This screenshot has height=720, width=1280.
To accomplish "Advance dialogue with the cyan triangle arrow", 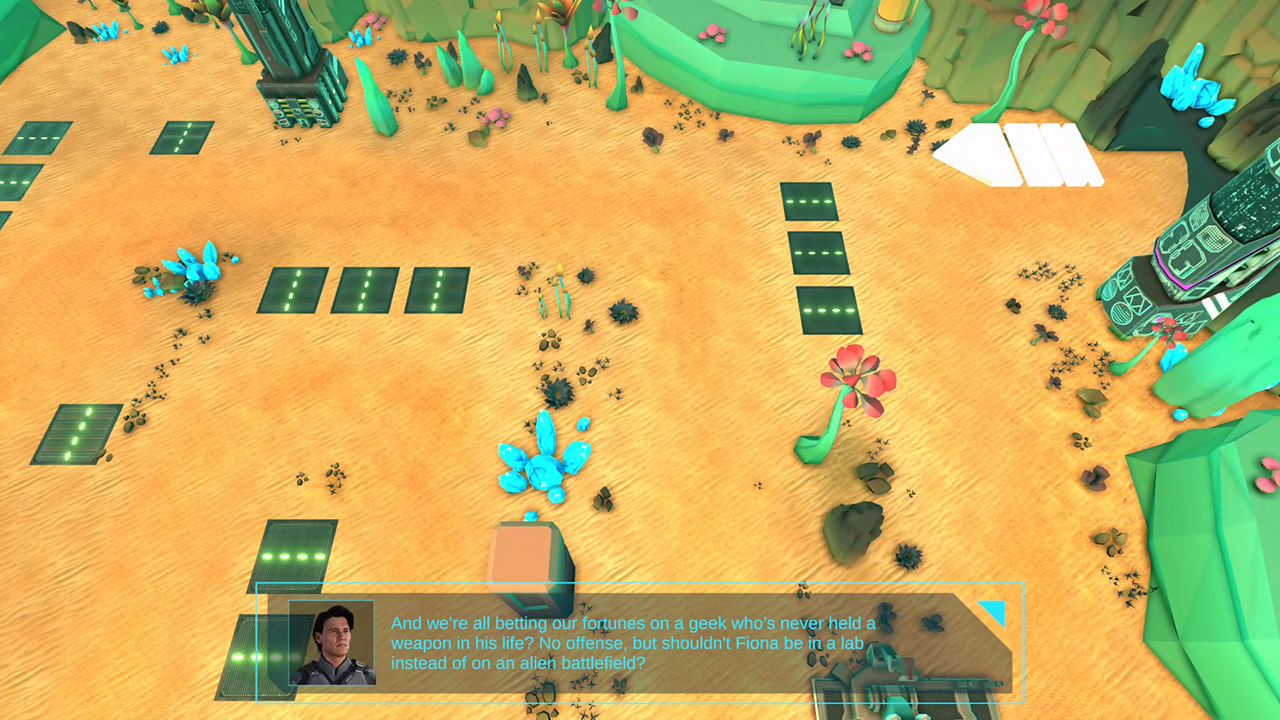I will 994,611.
